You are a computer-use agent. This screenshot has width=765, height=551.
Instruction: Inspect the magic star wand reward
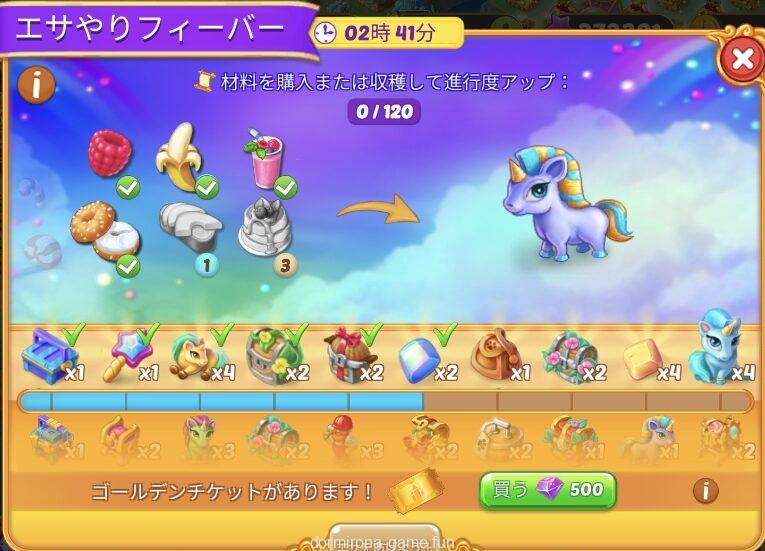click(x=125, y=354)
